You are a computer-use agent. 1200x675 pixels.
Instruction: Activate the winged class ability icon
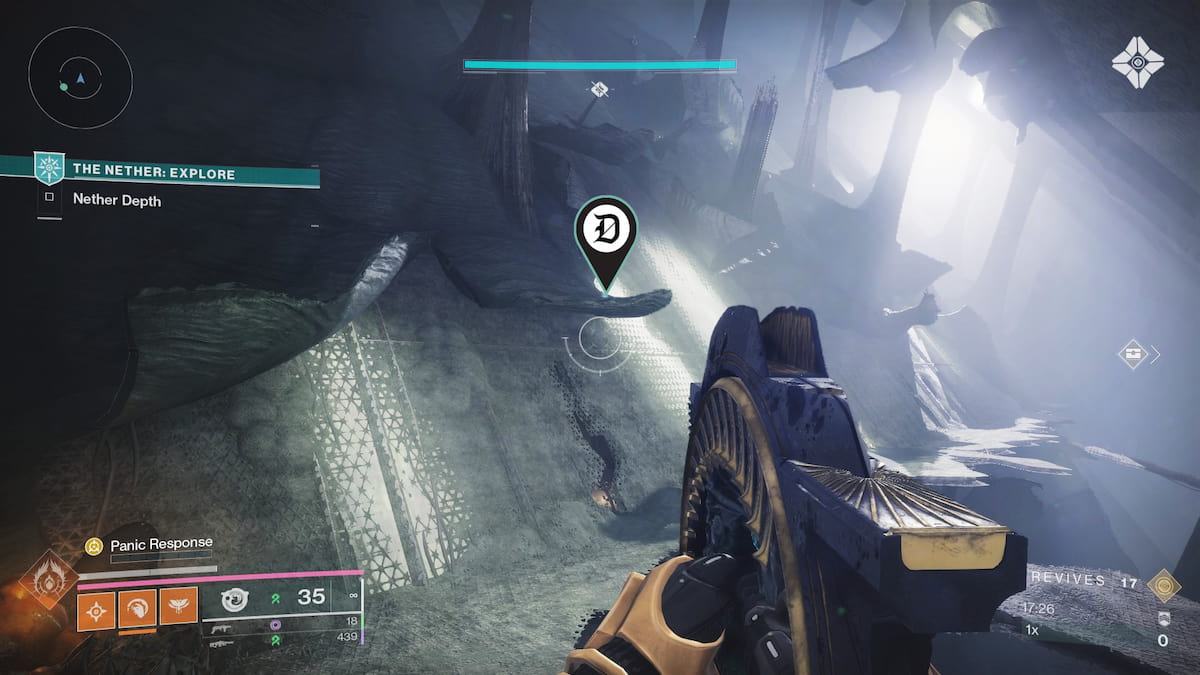pos(178,606)
